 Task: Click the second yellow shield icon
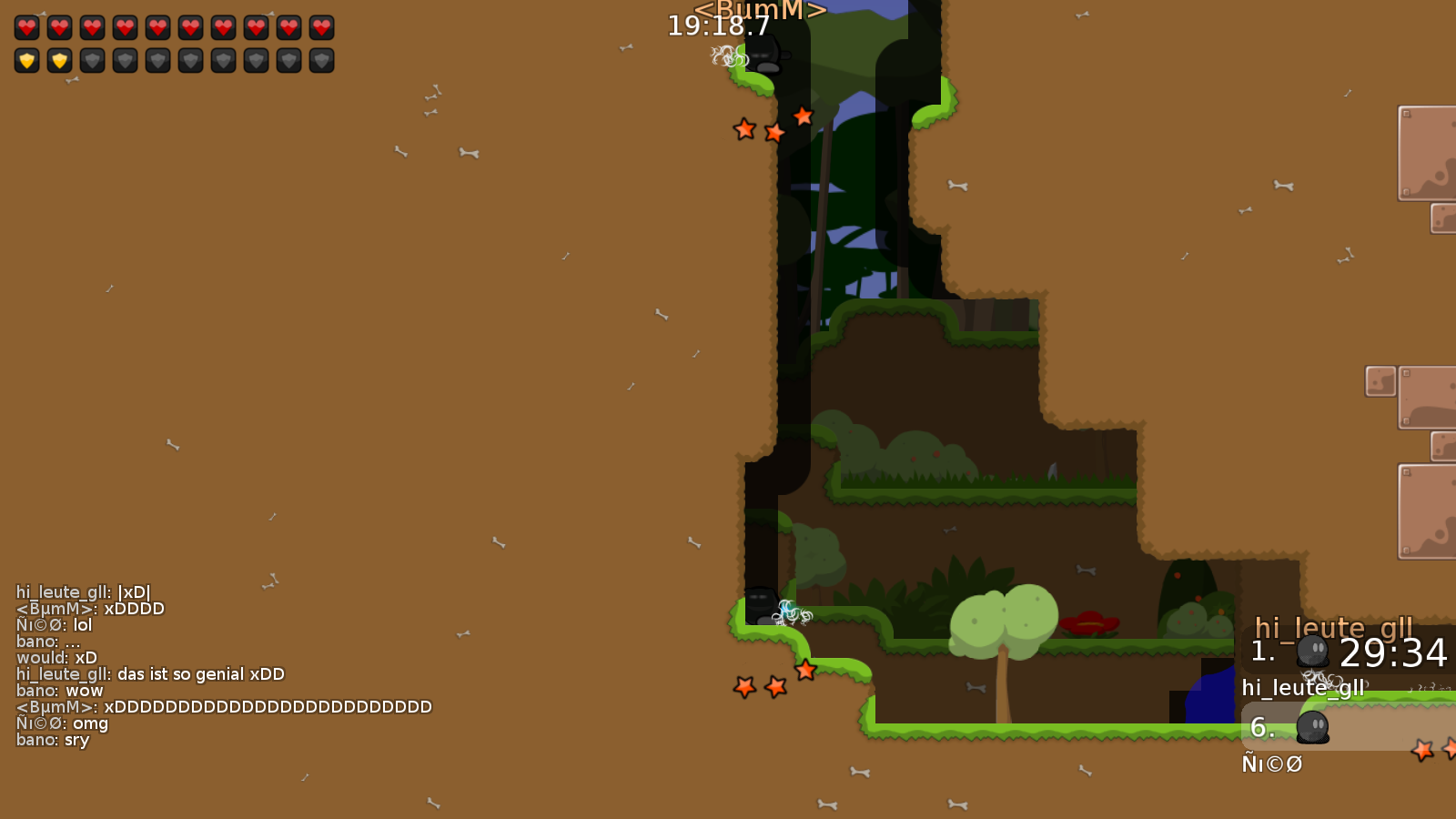[x=60, y=60]
